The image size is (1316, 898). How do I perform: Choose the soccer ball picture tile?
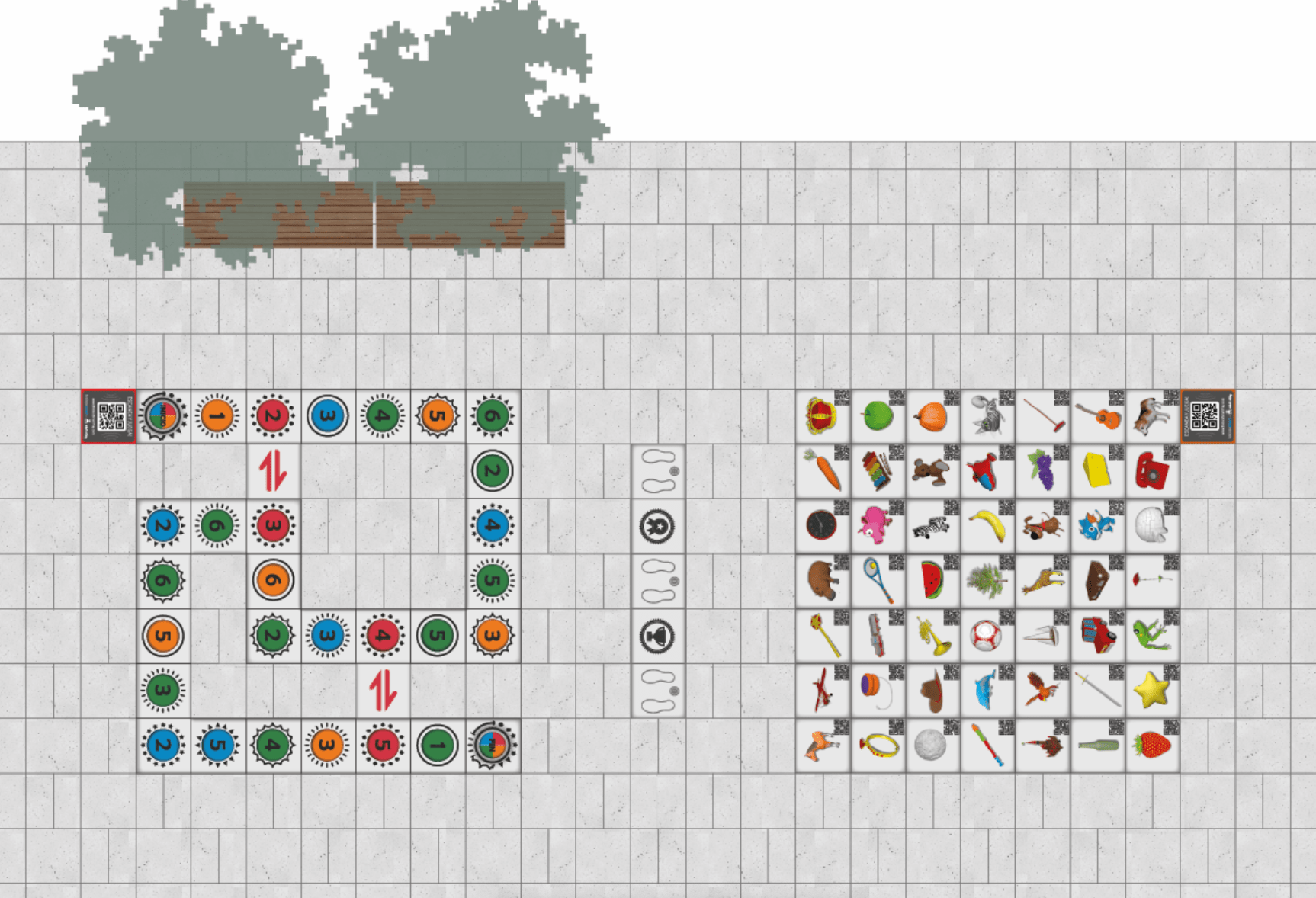click(986, 635)
